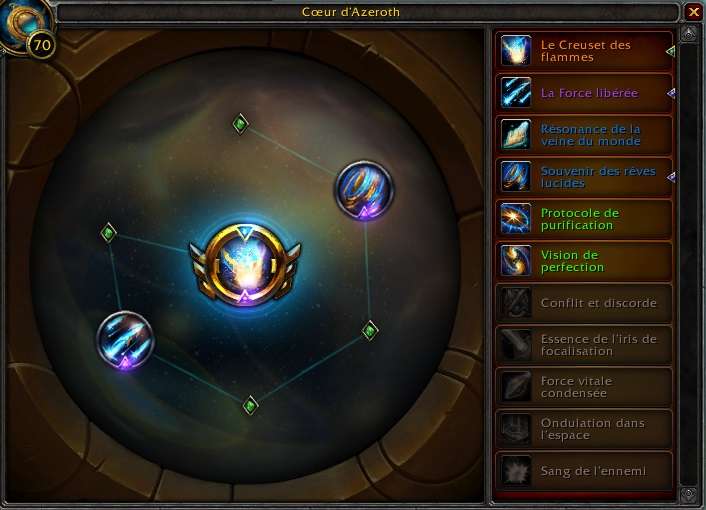Select Le Creuset des flammes essence

click(583, 51)
